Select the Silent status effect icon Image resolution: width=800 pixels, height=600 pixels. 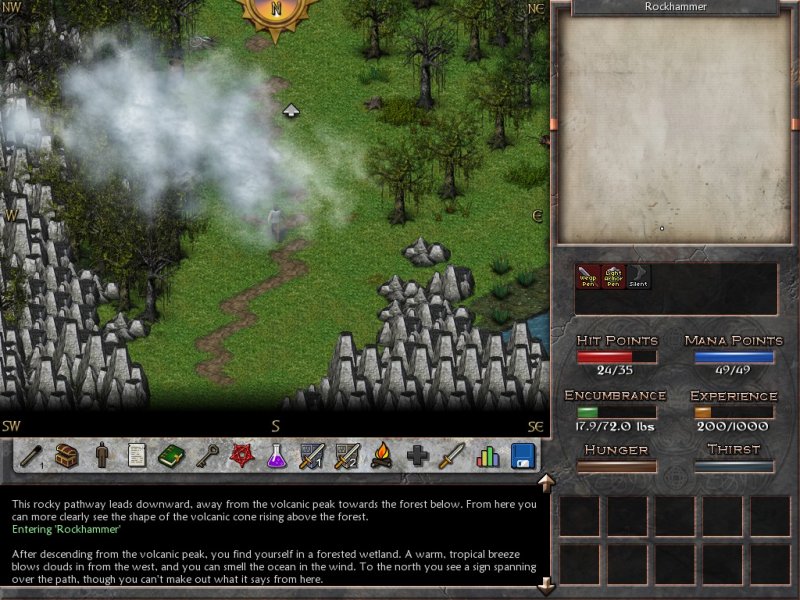pos(639,276)
